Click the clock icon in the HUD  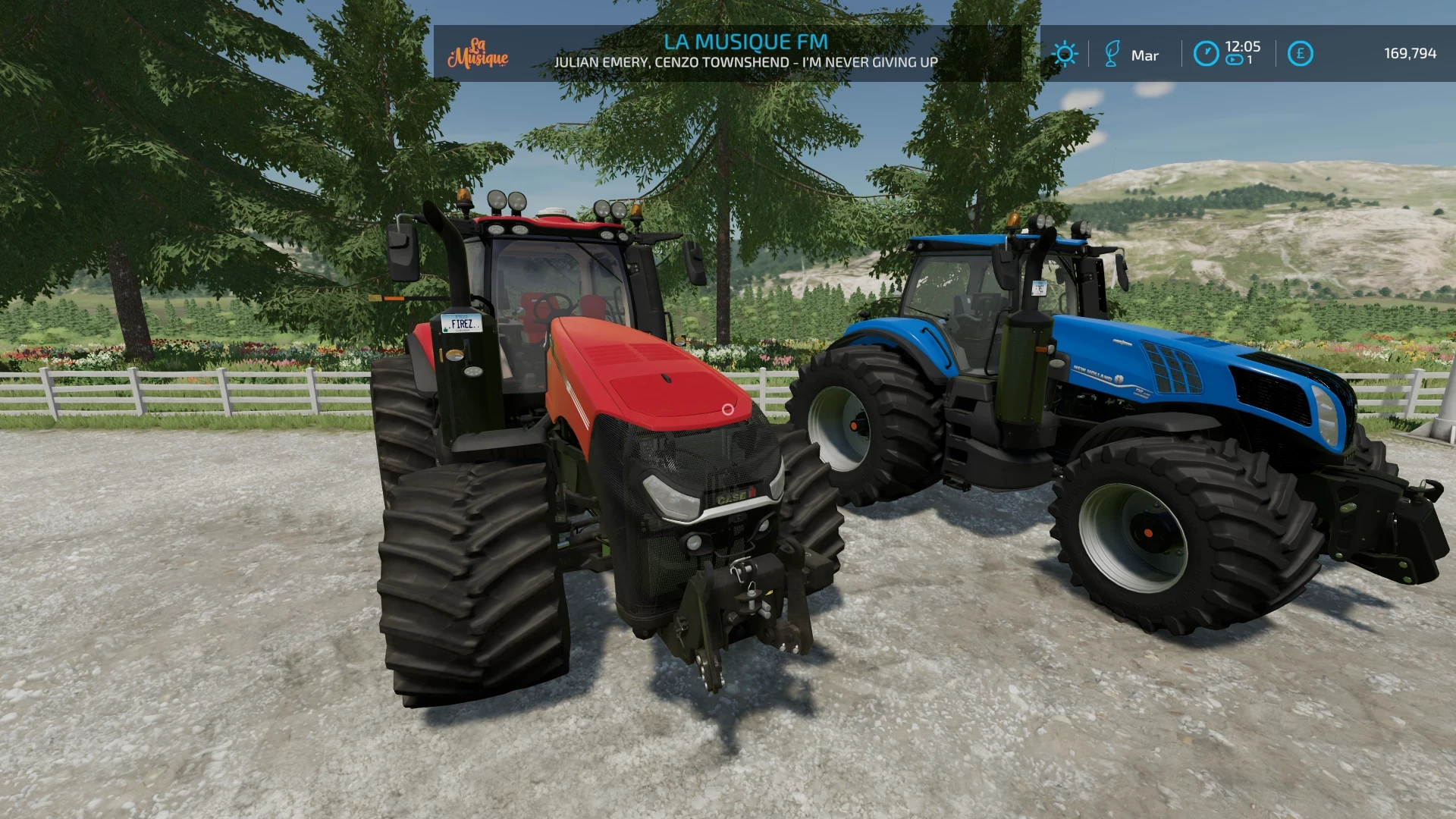pyautogui.click(x=1207, y=52)
